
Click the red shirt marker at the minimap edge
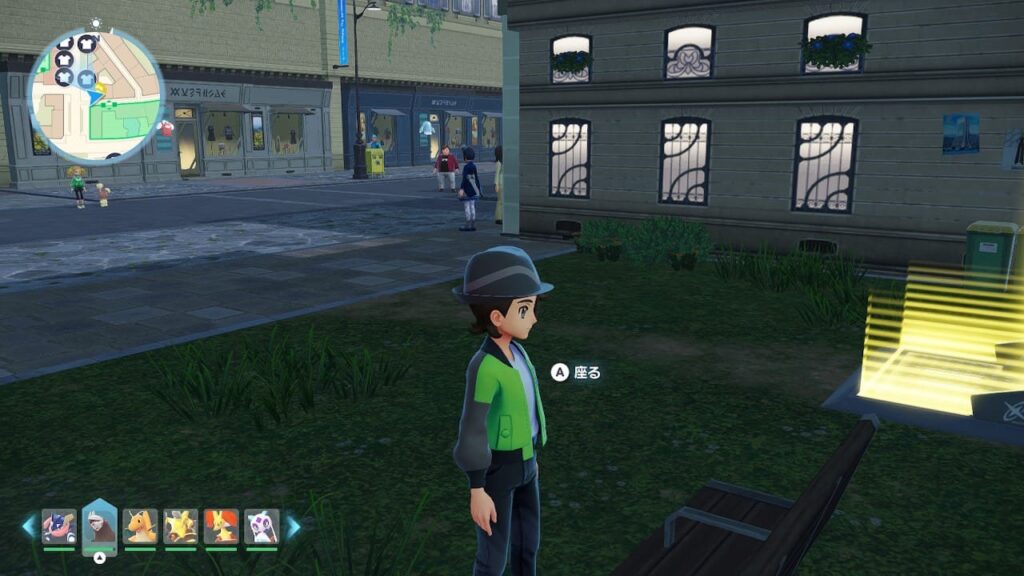pos(166,128)
